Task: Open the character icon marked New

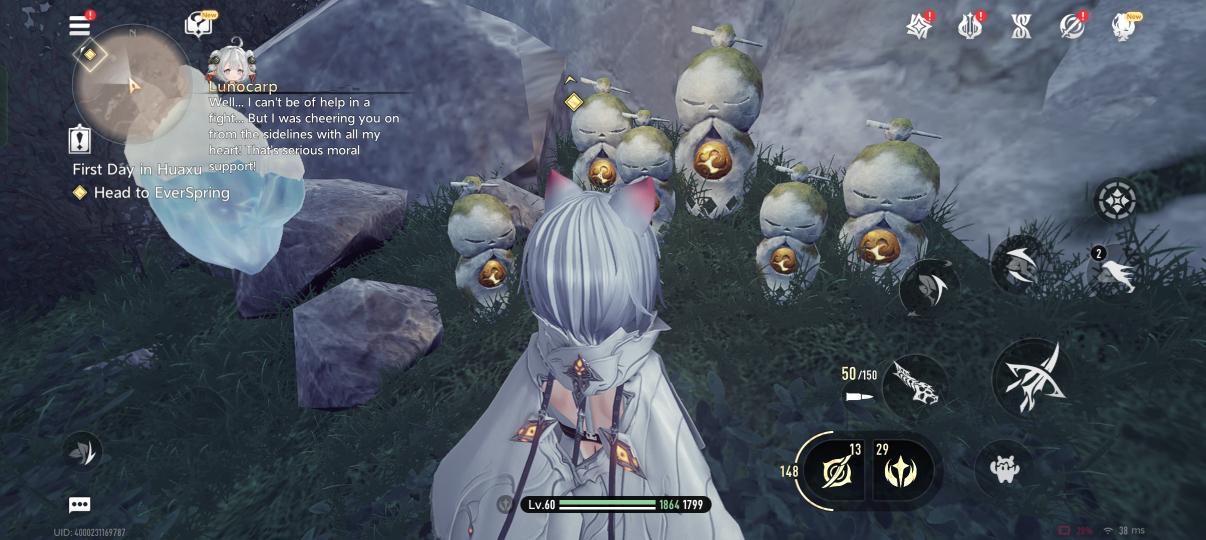Action: click(x=1124, y=26)
